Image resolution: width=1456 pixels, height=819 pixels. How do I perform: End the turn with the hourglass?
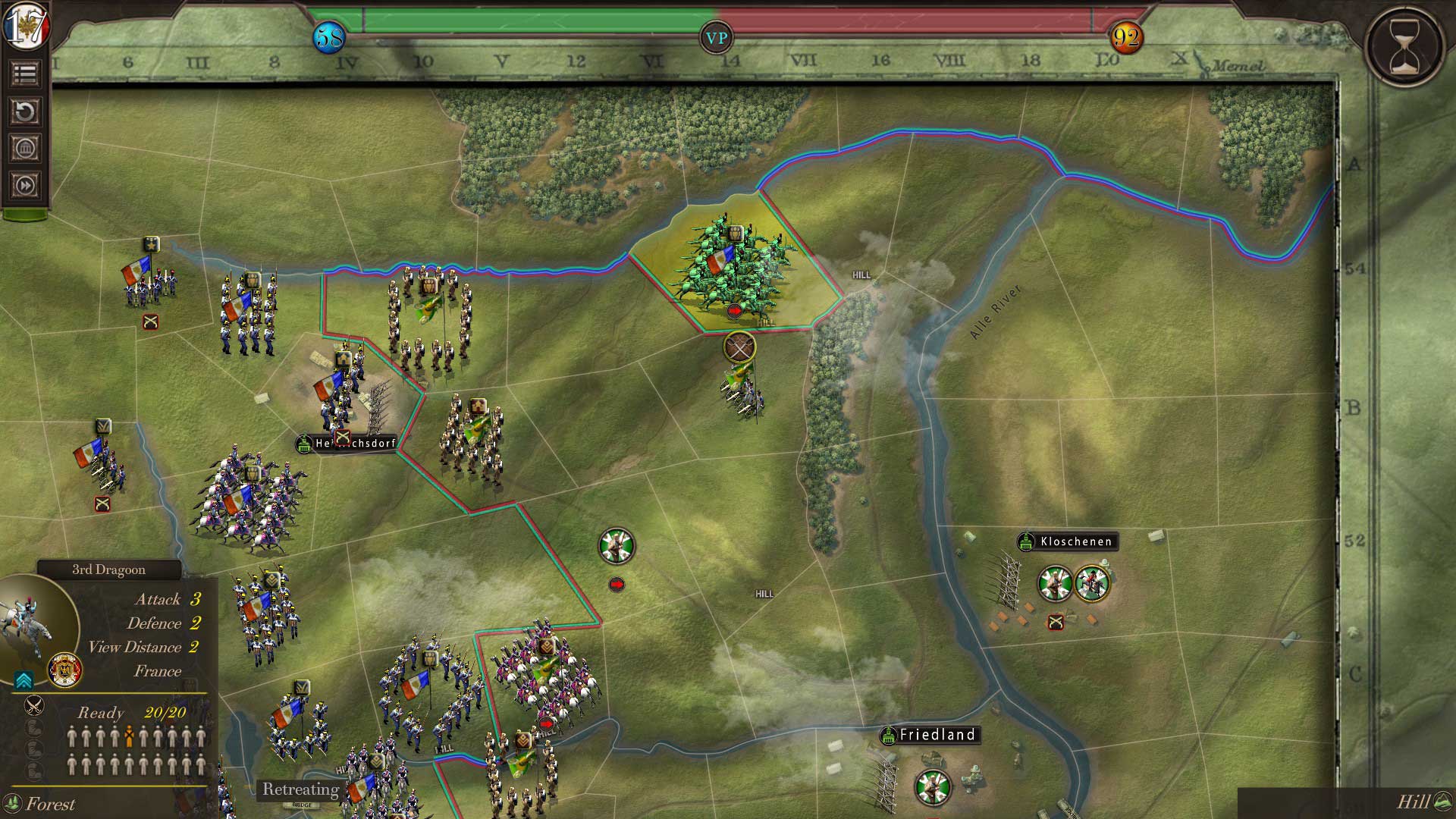tap(1404, 45)
